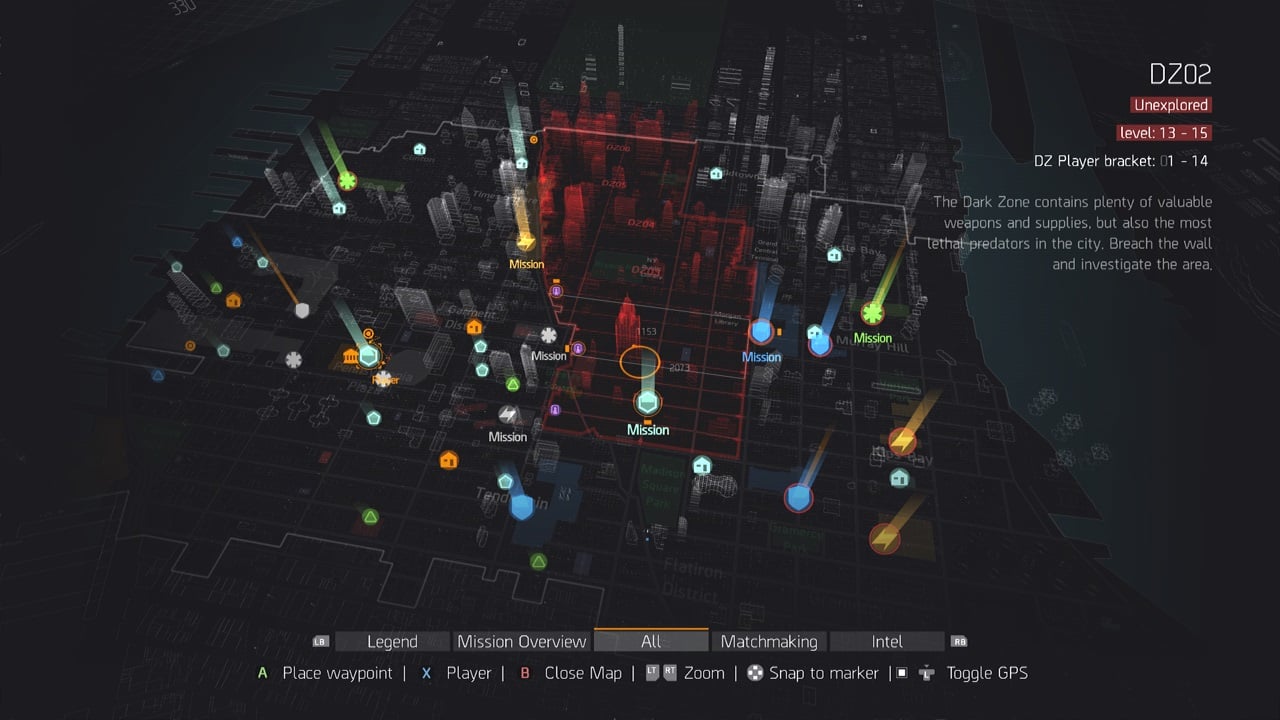Toggle the Player view with X
Viewport: 1280px width, 720px height.
coord(468,673)
